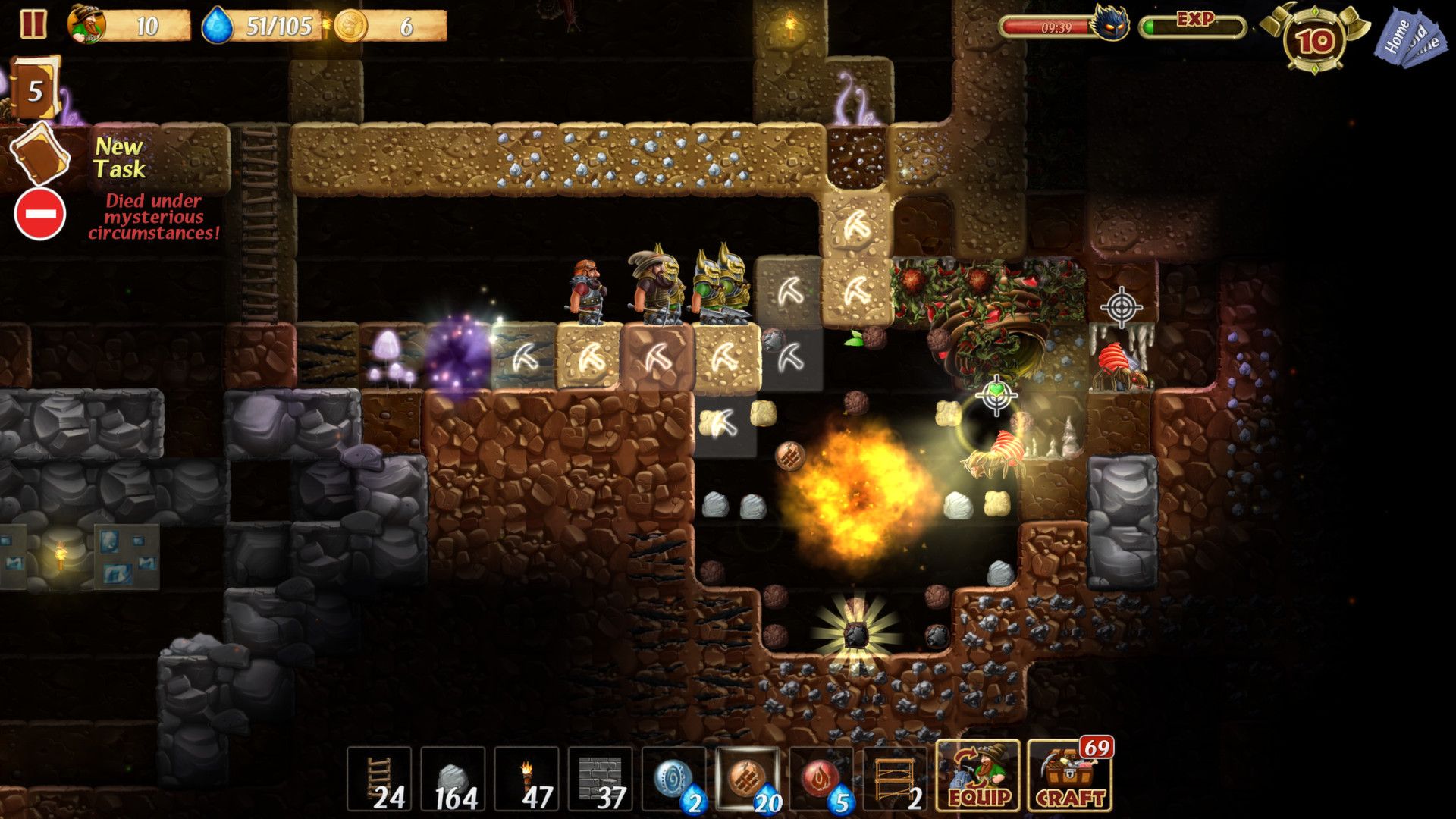The height and width of the screenshot is (819, 1456).
Task: Activate the blue portal spell
Action: tap(673, 779)
